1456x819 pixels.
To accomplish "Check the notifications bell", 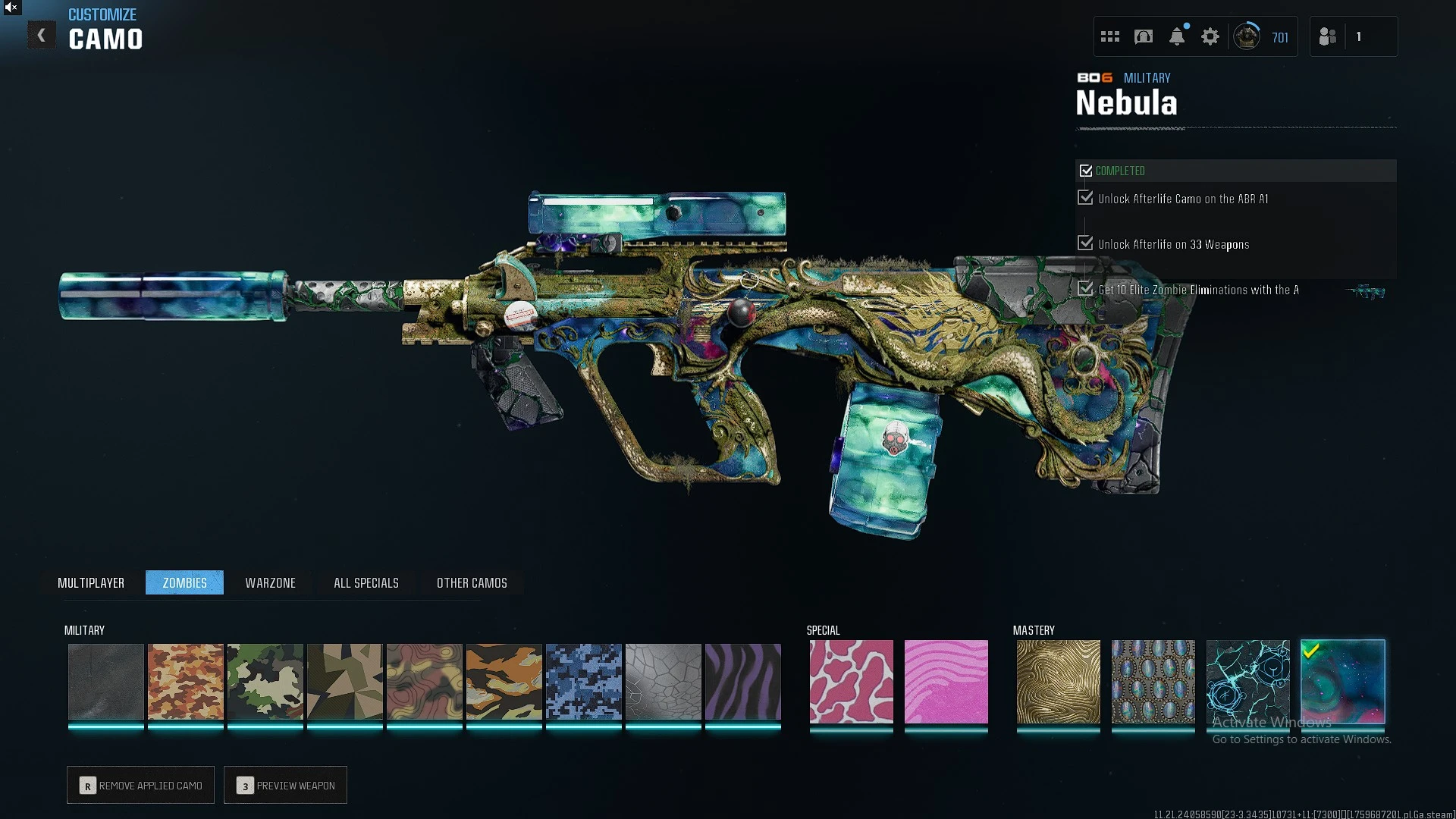I will pos(1177,36).
